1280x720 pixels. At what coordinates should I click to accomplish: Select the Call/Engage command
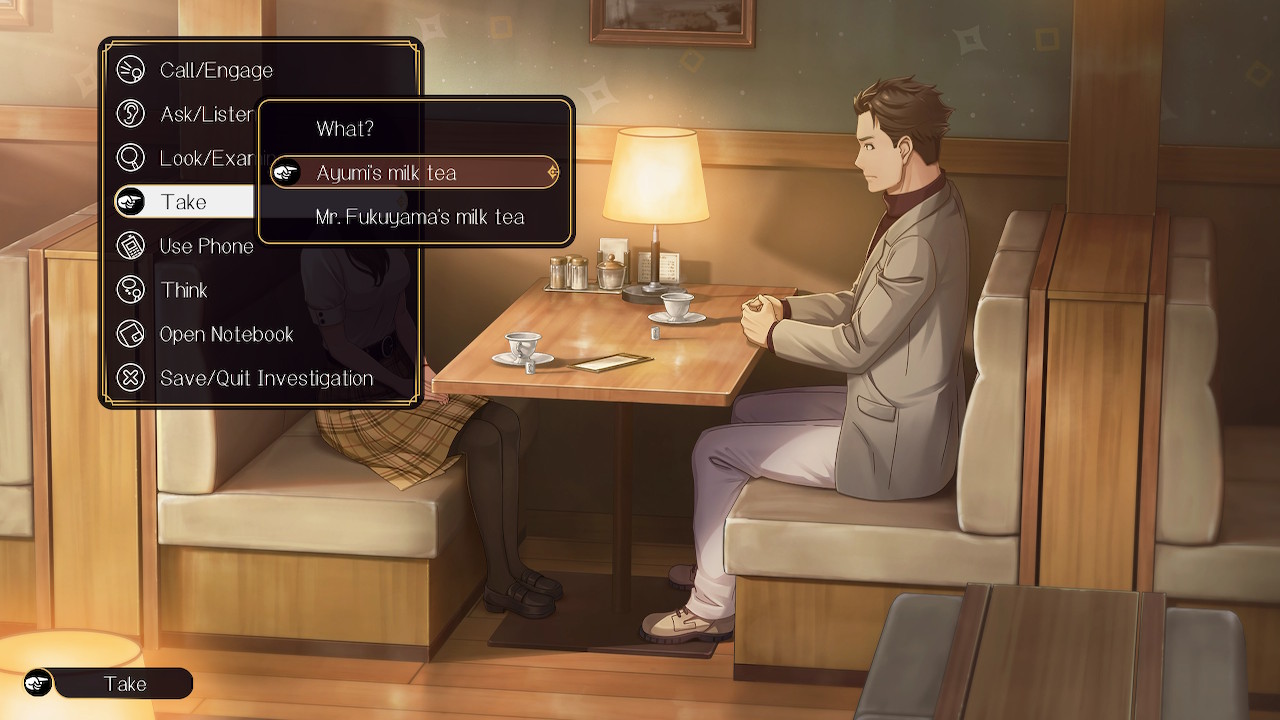pos(215,70)
